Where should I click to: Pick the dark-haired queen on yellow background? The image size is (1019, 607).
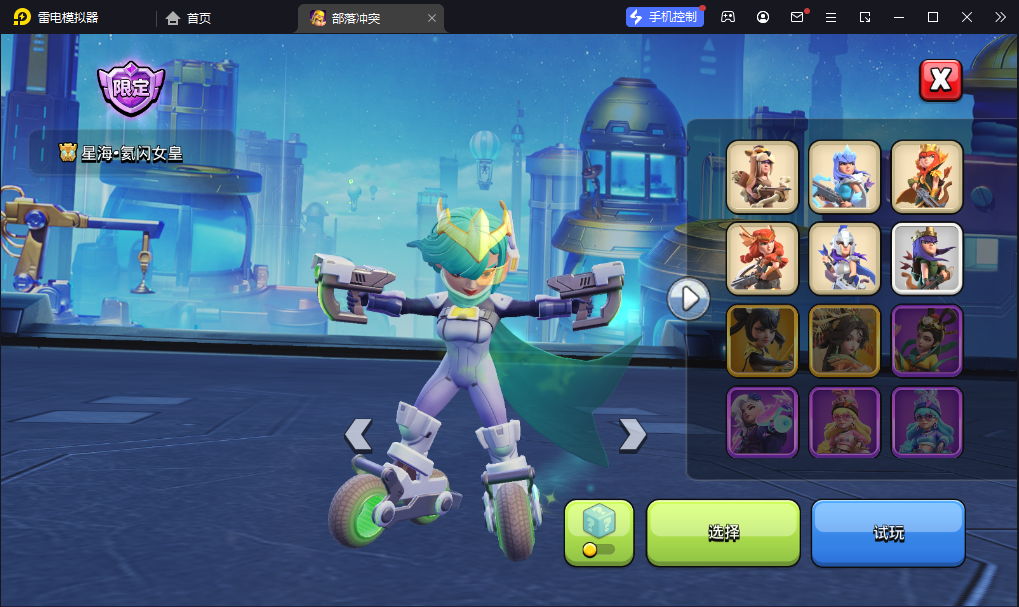tap(762, 340)
